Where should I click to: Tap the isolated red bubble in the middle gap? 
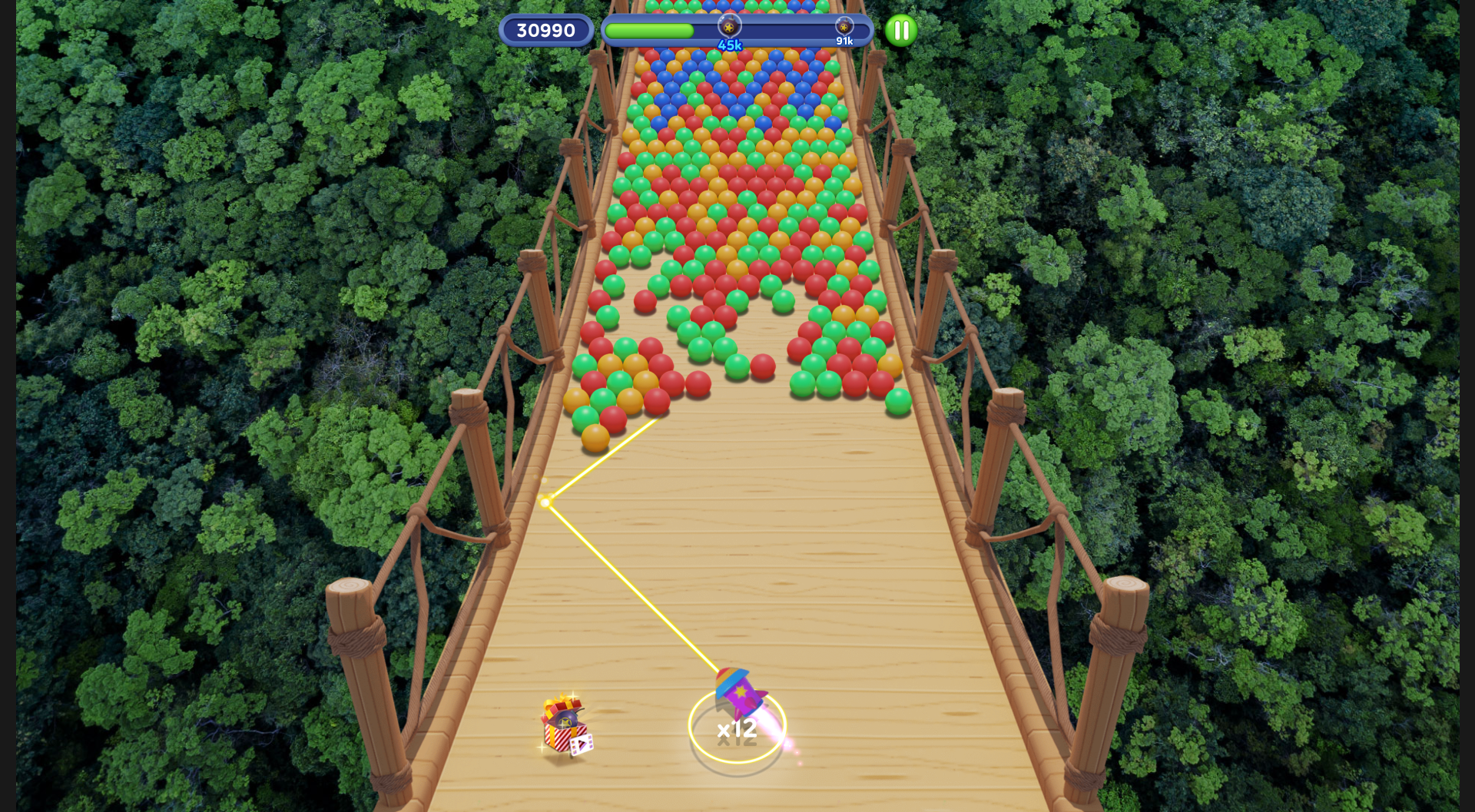coord(762,365)
